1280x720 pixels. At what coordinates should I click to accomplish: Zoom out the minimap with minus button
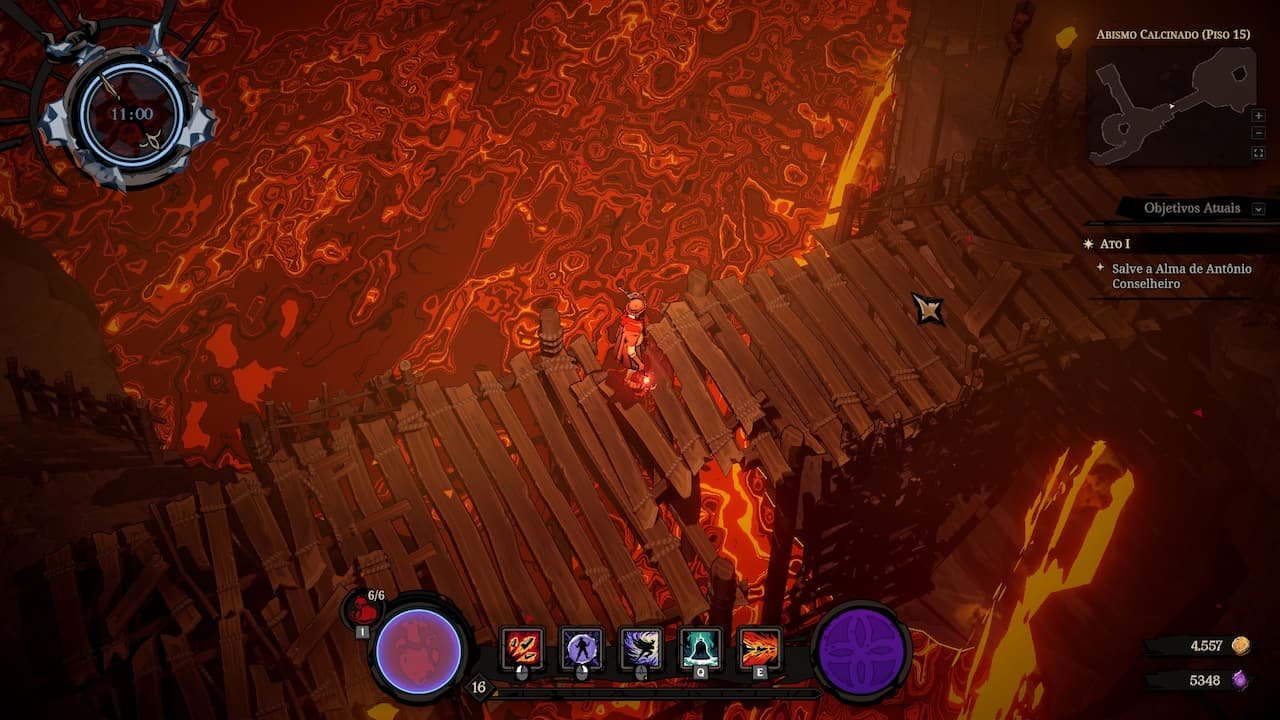tap(1258, 134)
